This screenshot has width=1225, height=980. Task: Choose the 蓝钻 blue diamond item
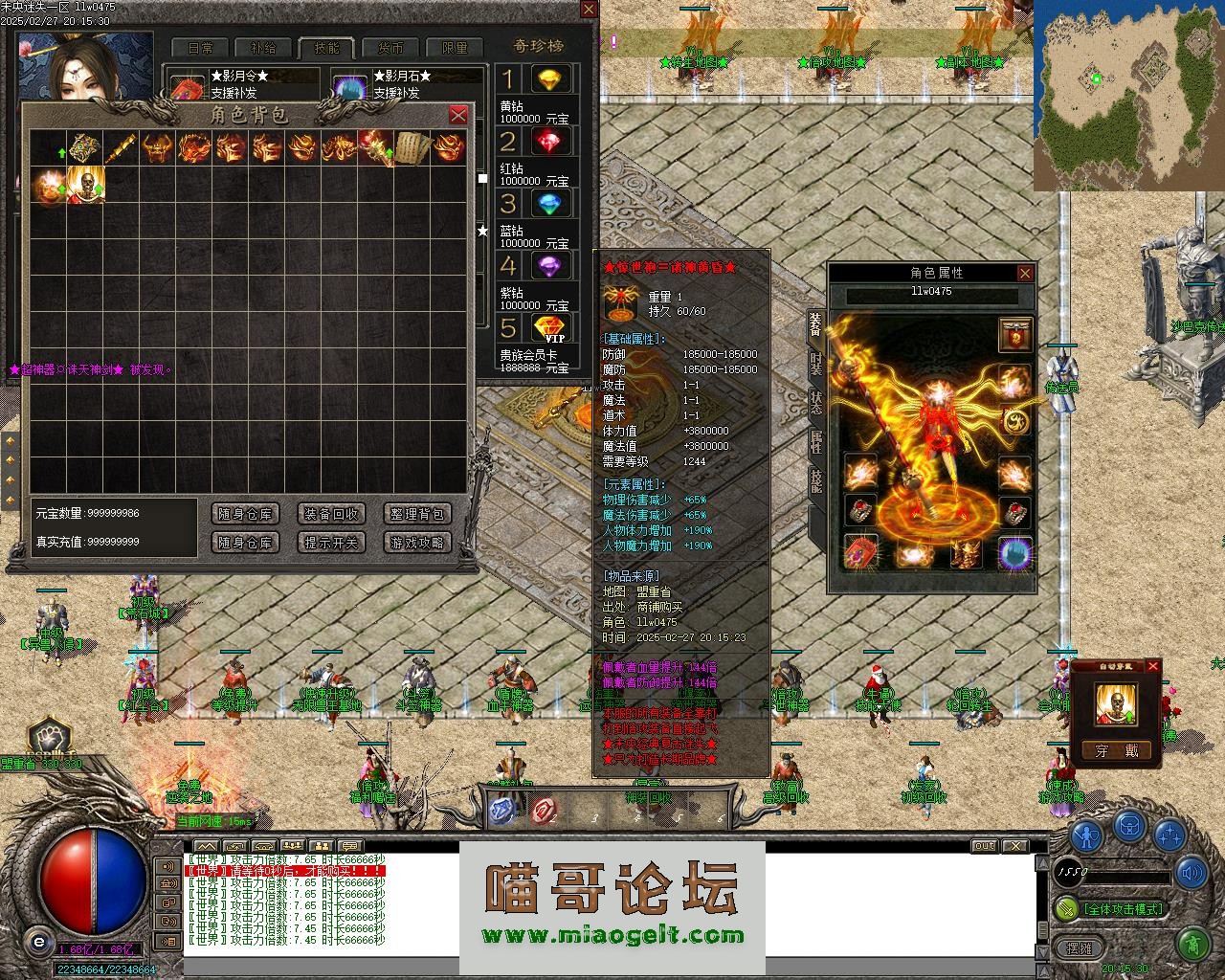pos(548,204)
